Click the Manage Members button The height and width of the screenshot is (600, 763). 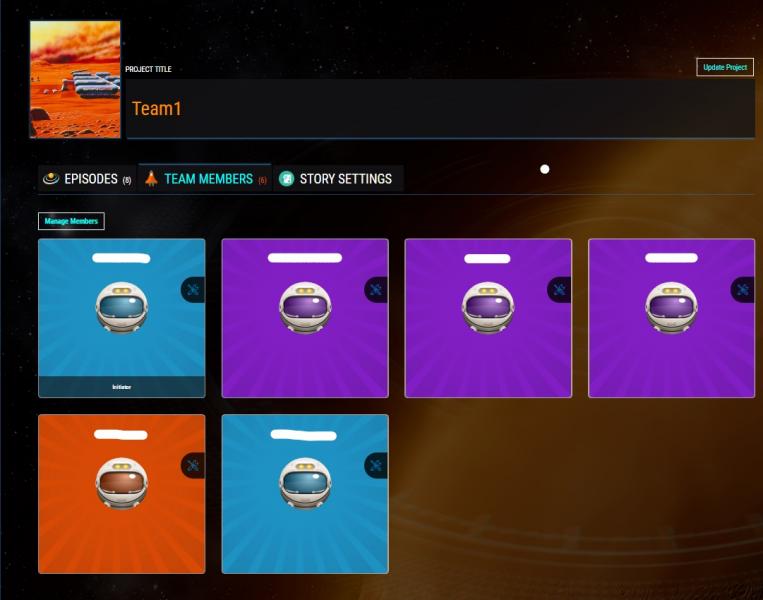click(x=71, y=221)
